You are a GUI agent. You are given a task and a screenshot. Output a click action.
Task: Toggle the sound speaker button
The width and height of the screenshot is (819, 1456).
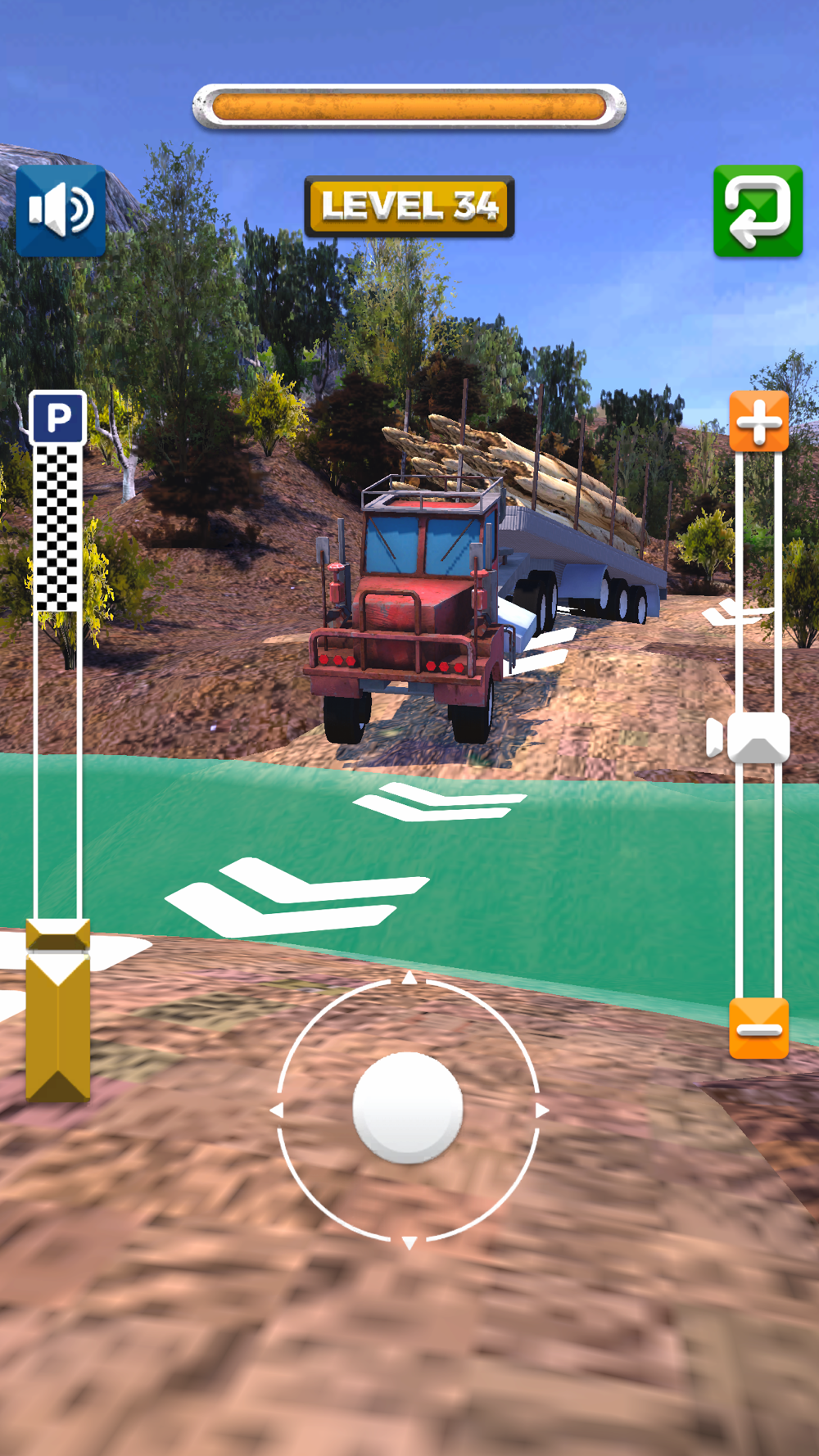click(61, 211)
